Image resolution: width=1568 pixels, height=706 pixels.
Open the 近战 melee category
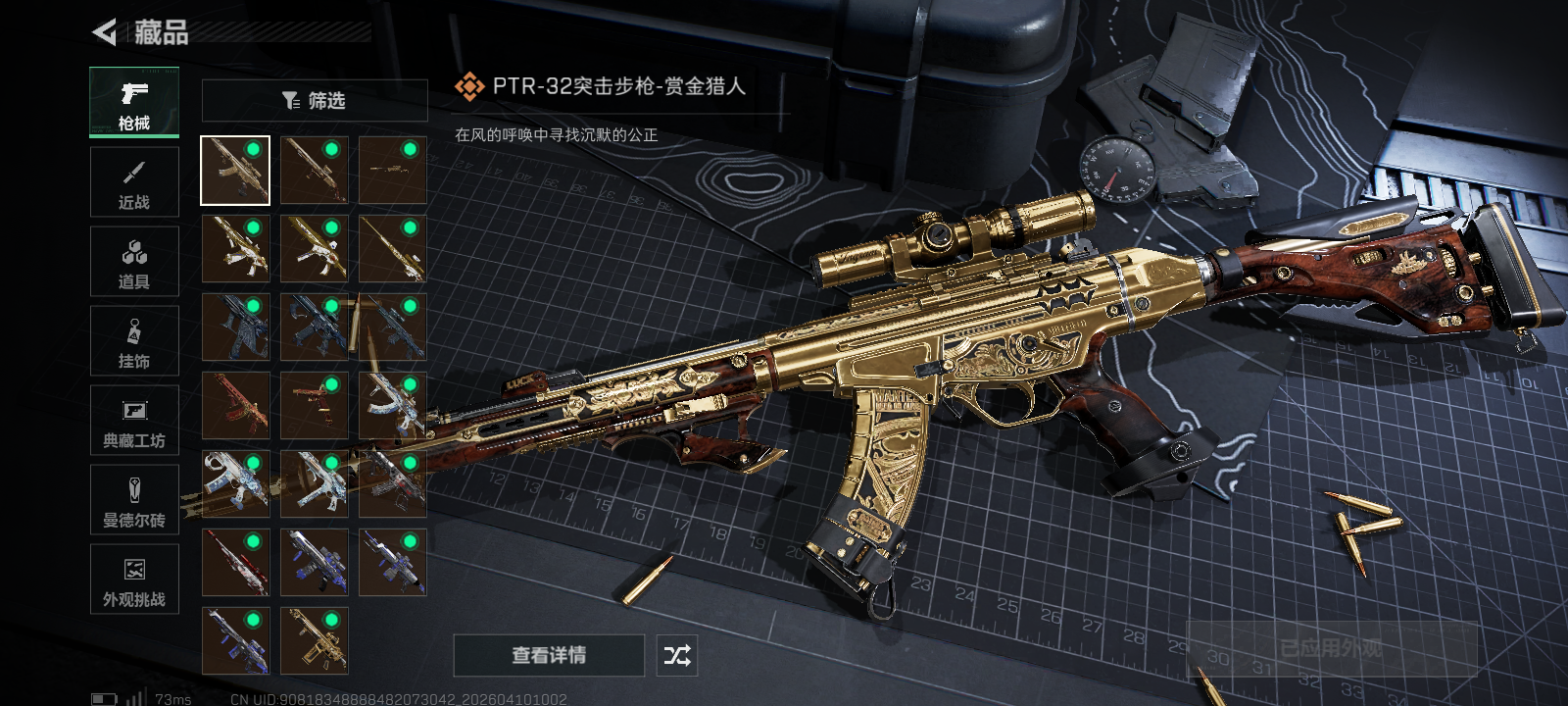tap(134, 182)
